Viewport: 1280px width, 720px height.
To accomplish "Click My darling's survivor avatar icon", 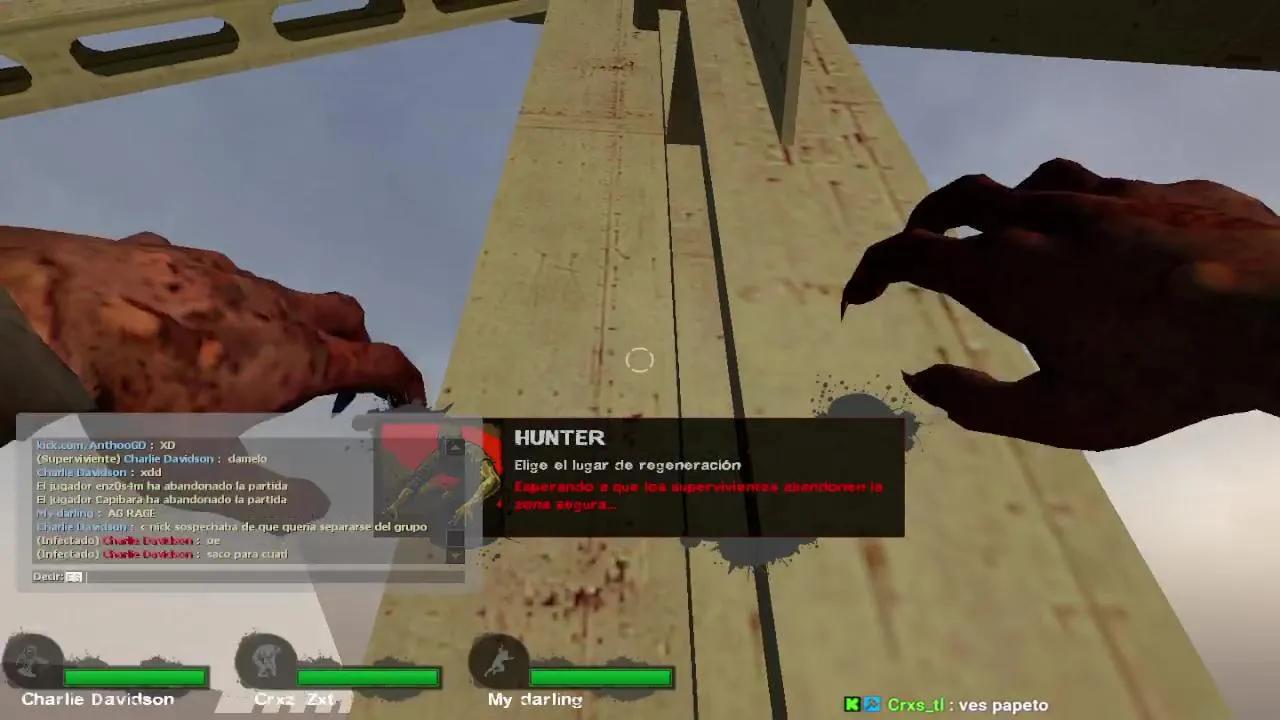I will click(497, 660).
